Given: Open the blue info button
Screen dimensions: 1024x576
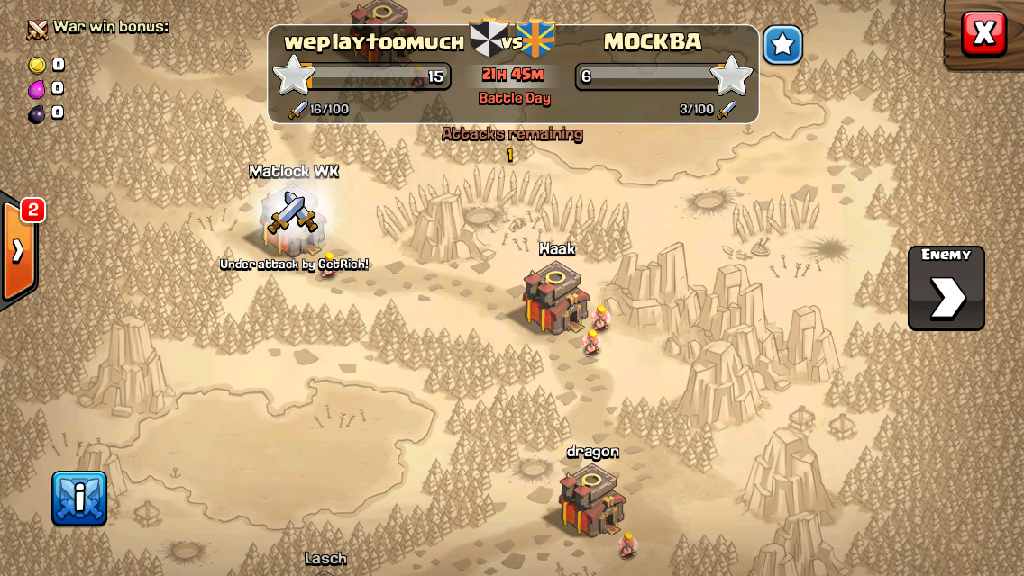Looking at the screenshot, I should 79,498.
